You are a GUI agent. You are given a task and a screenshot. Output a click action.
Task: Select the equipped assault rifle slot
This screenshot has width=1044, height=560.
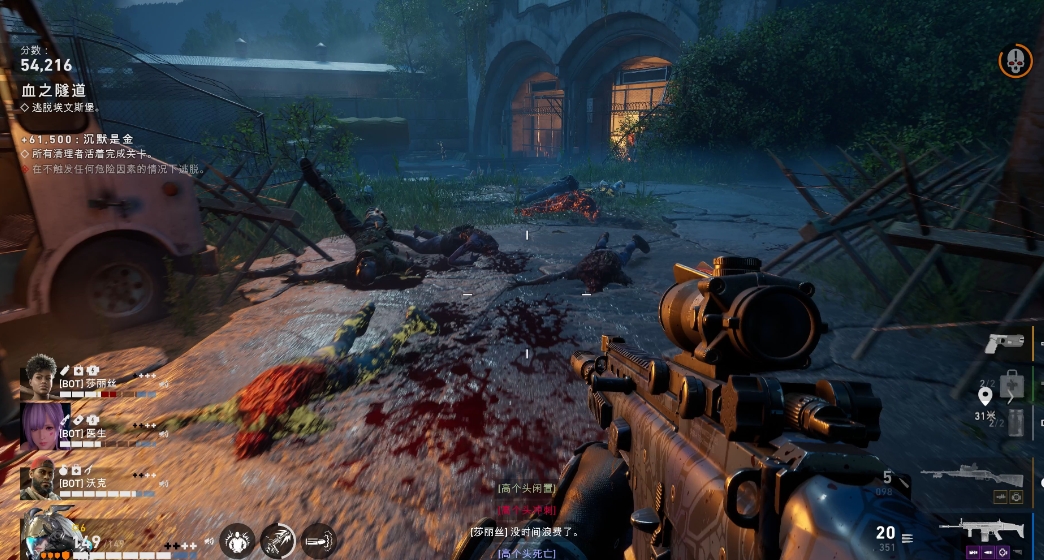(x=983, y=529)
